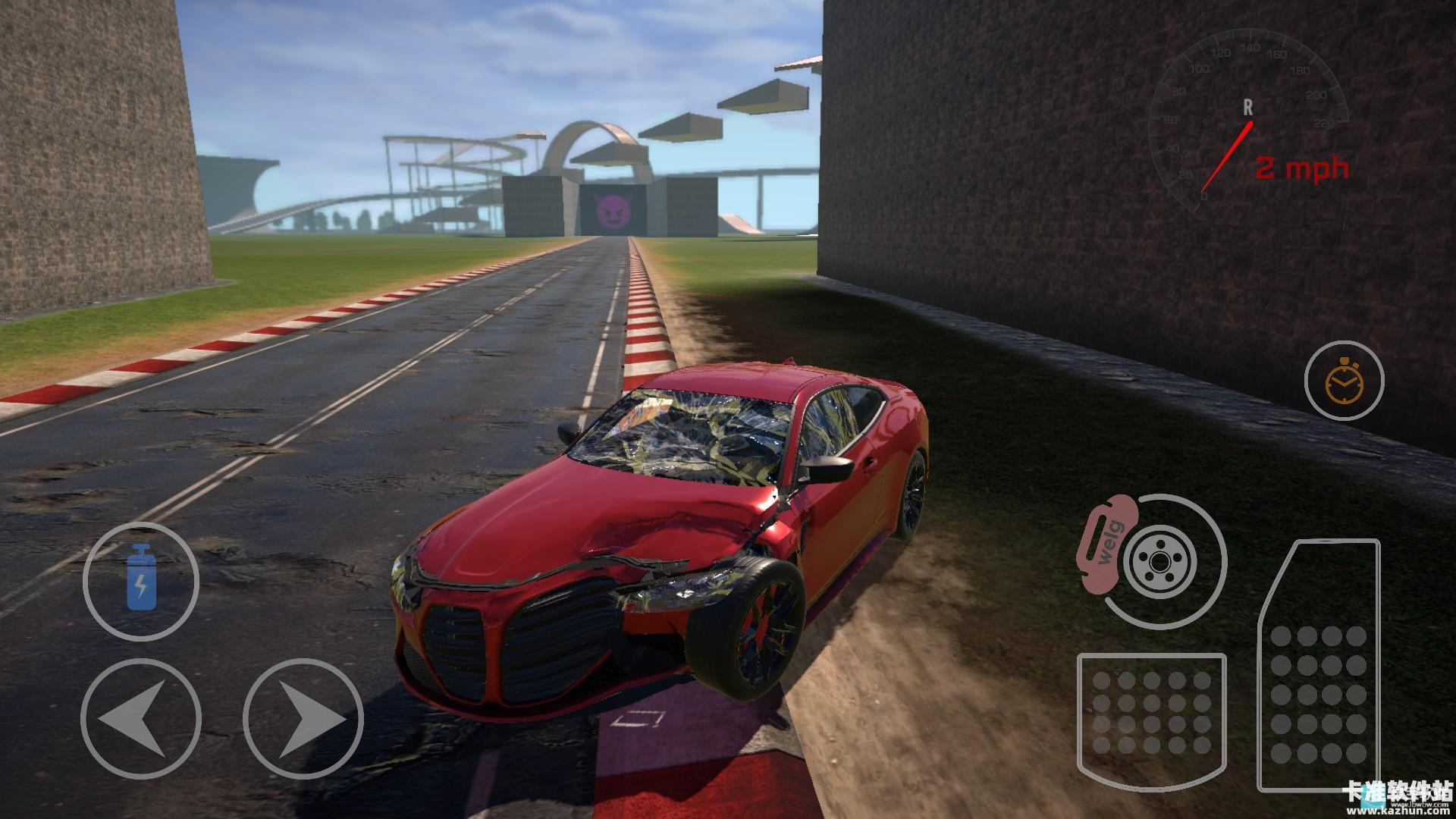Steer right with the right arrow
The width and height of the screenshot is (1456, 819).
[303, 718]
